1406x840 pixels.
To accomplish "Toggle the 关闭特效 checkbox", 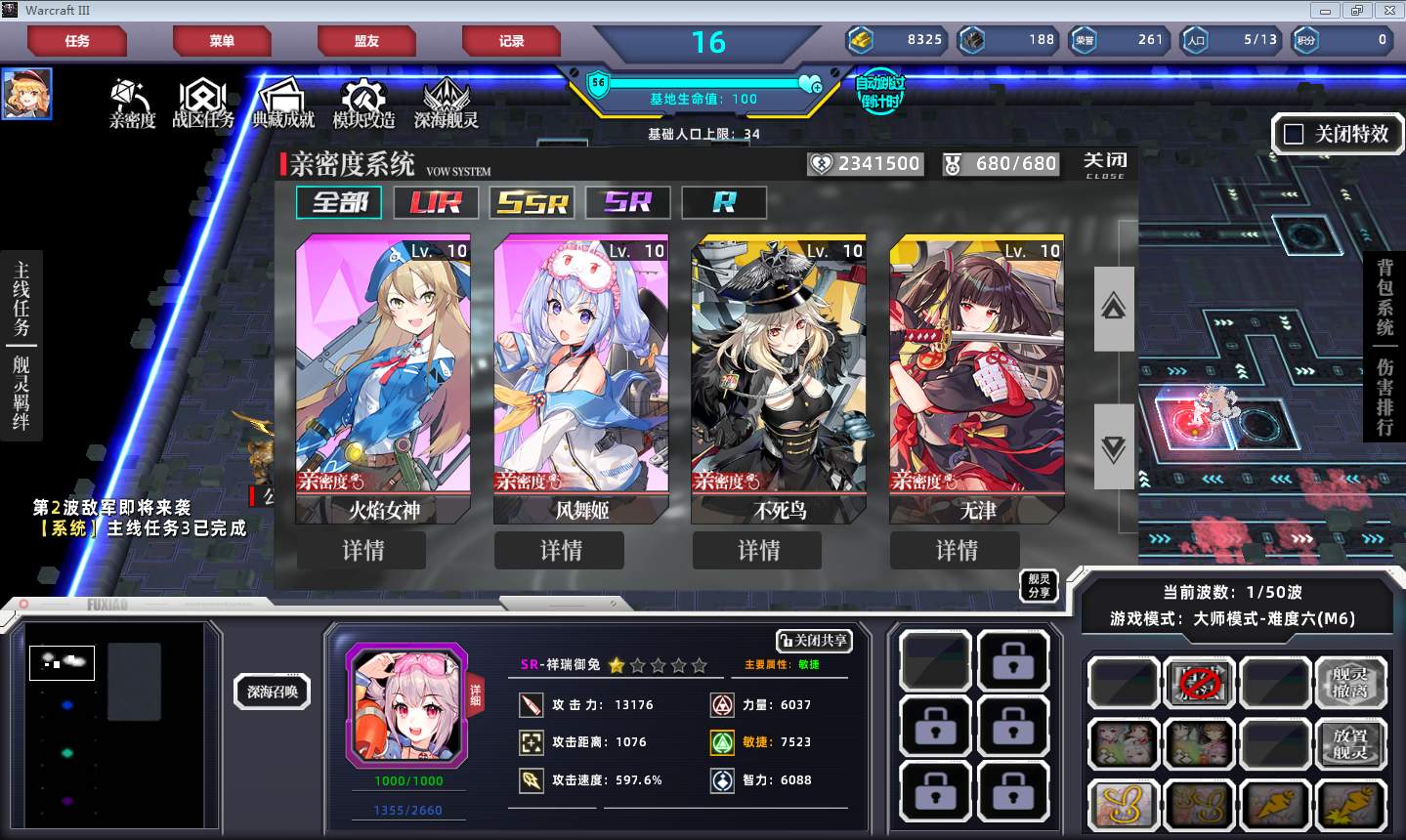I will [1294, 135].
